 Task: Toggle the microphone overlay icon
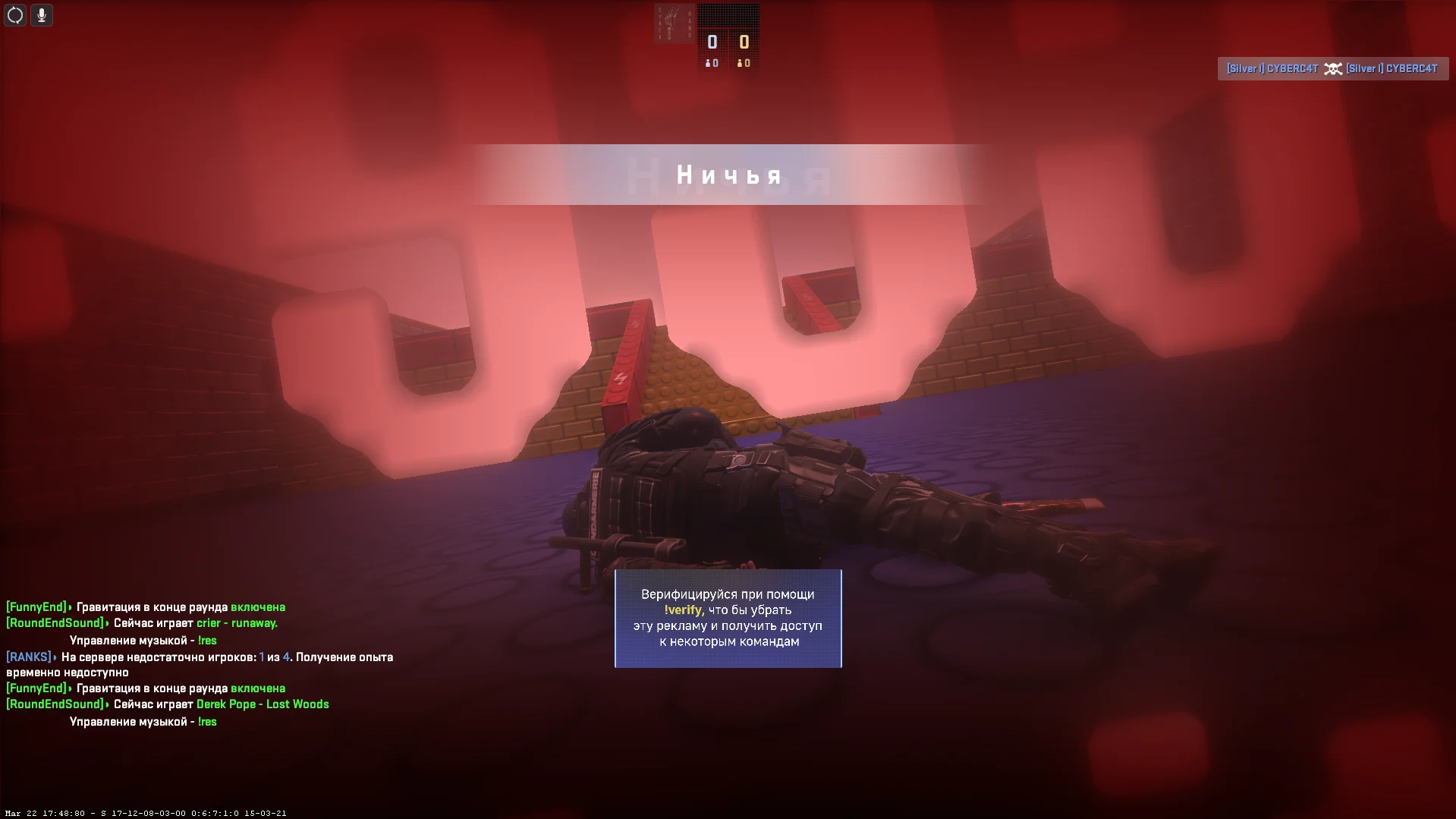tap(42, 15)
